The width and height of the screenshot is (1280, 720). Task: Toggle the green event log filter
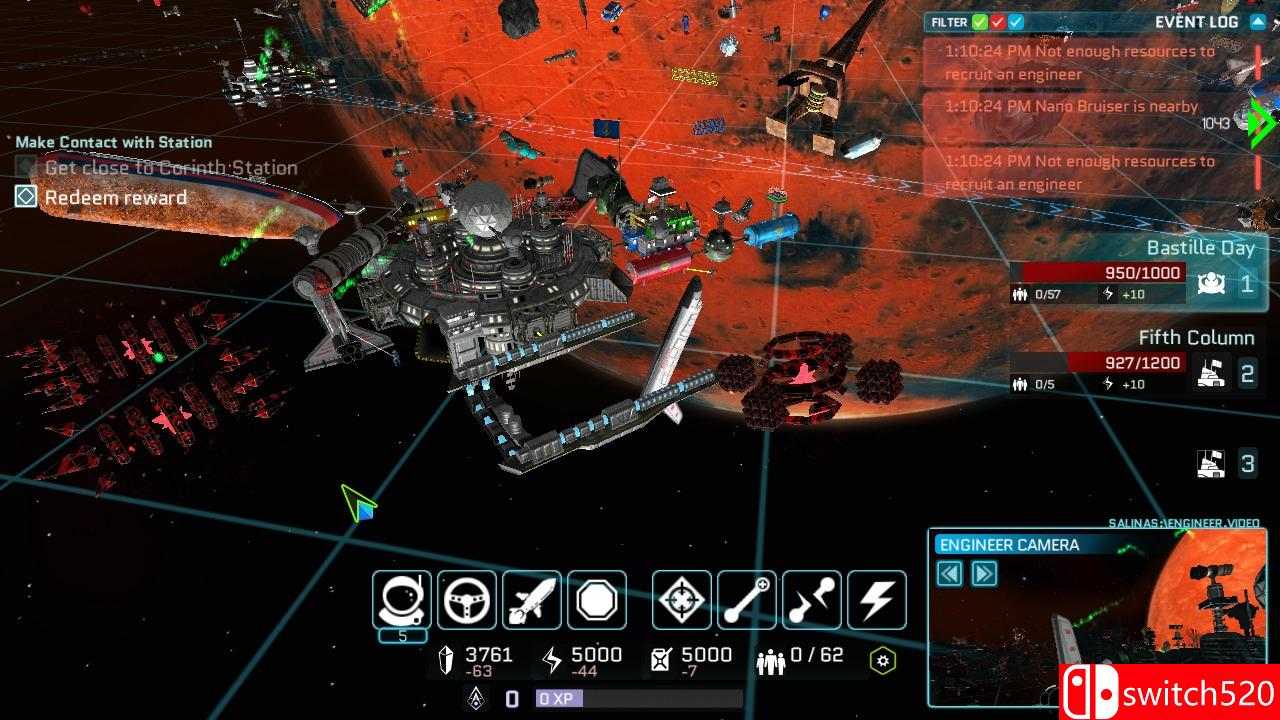[x=980, y=22]
